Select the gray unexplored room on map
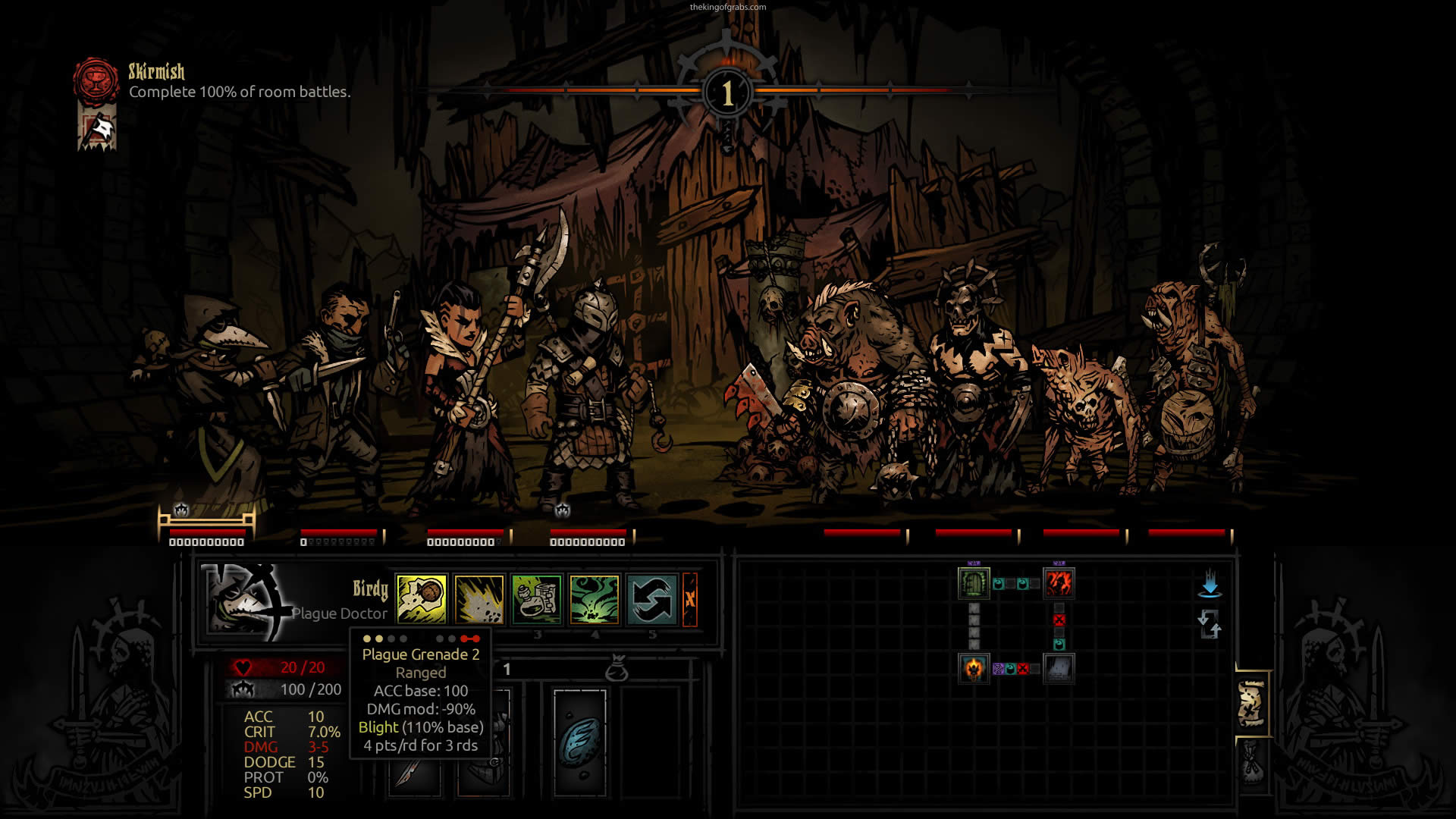 point(1059,668)
